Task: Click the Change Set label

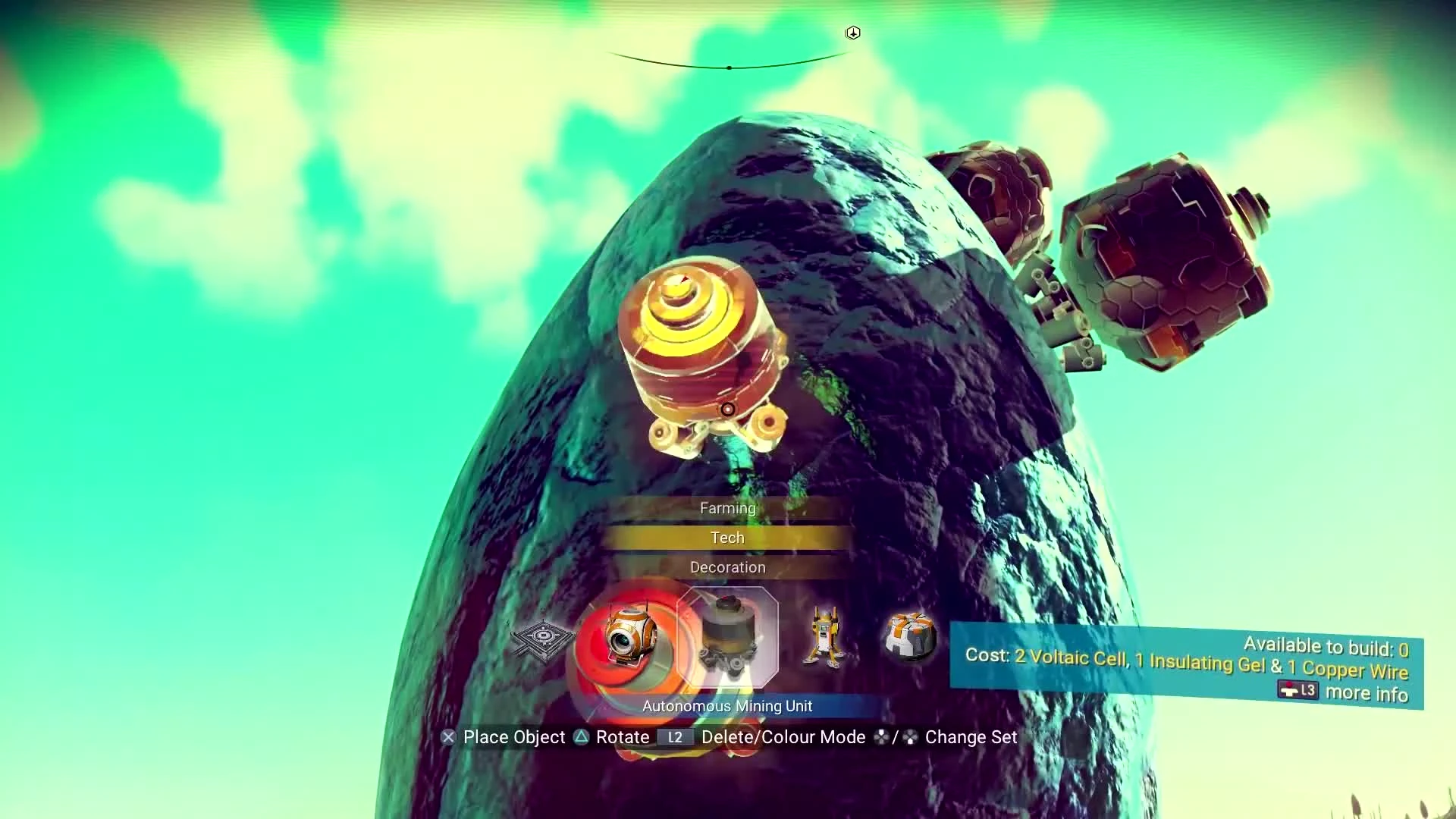Action: pyautogui.click(x=971, y=736)
